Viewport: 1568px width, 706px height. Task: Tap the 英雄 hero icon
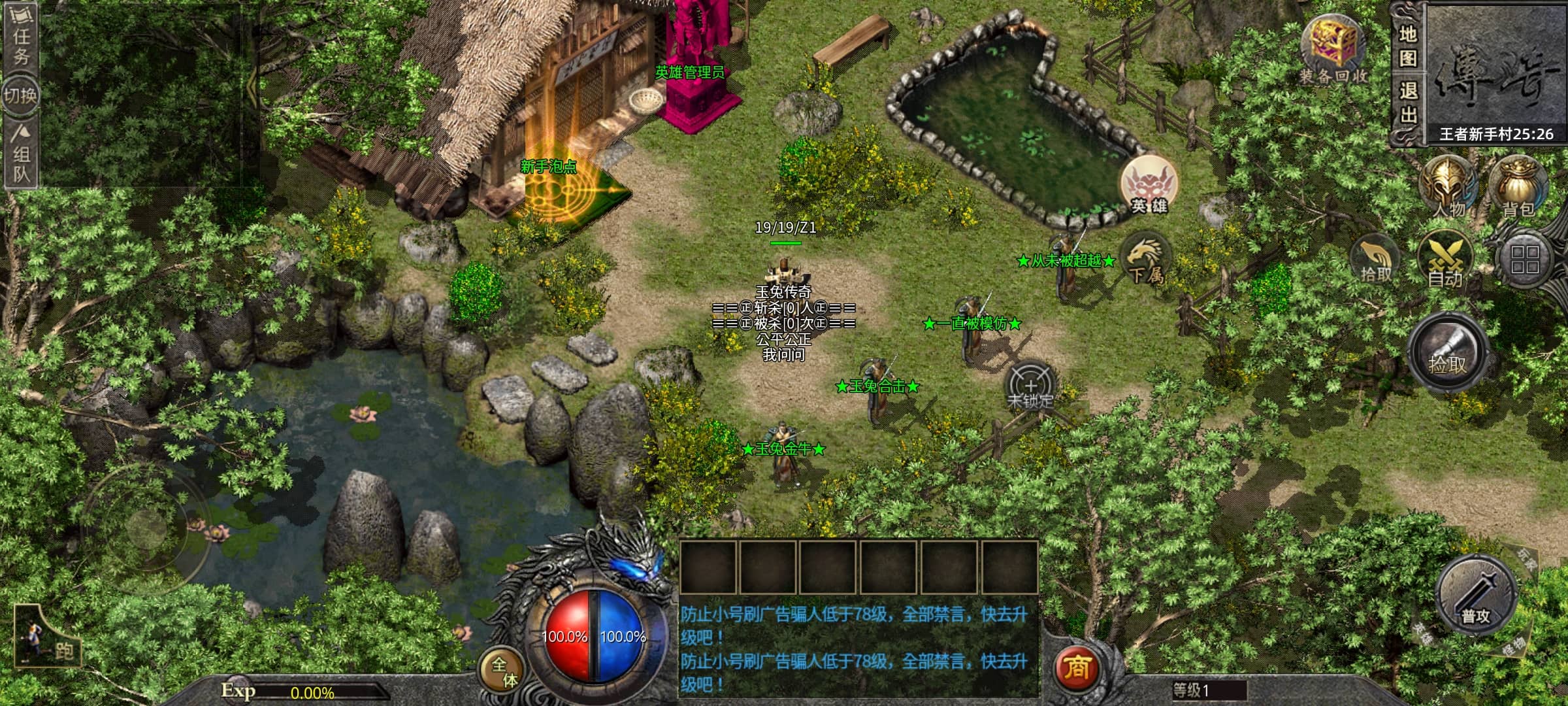pos(1149,185)
